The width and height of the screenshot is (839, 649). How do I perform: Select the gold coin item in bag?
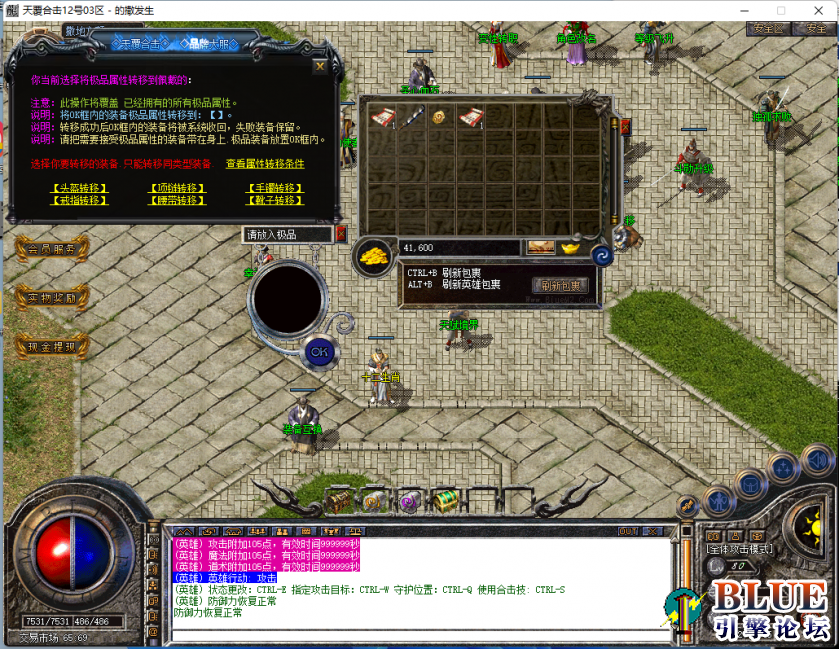point(438,119)
